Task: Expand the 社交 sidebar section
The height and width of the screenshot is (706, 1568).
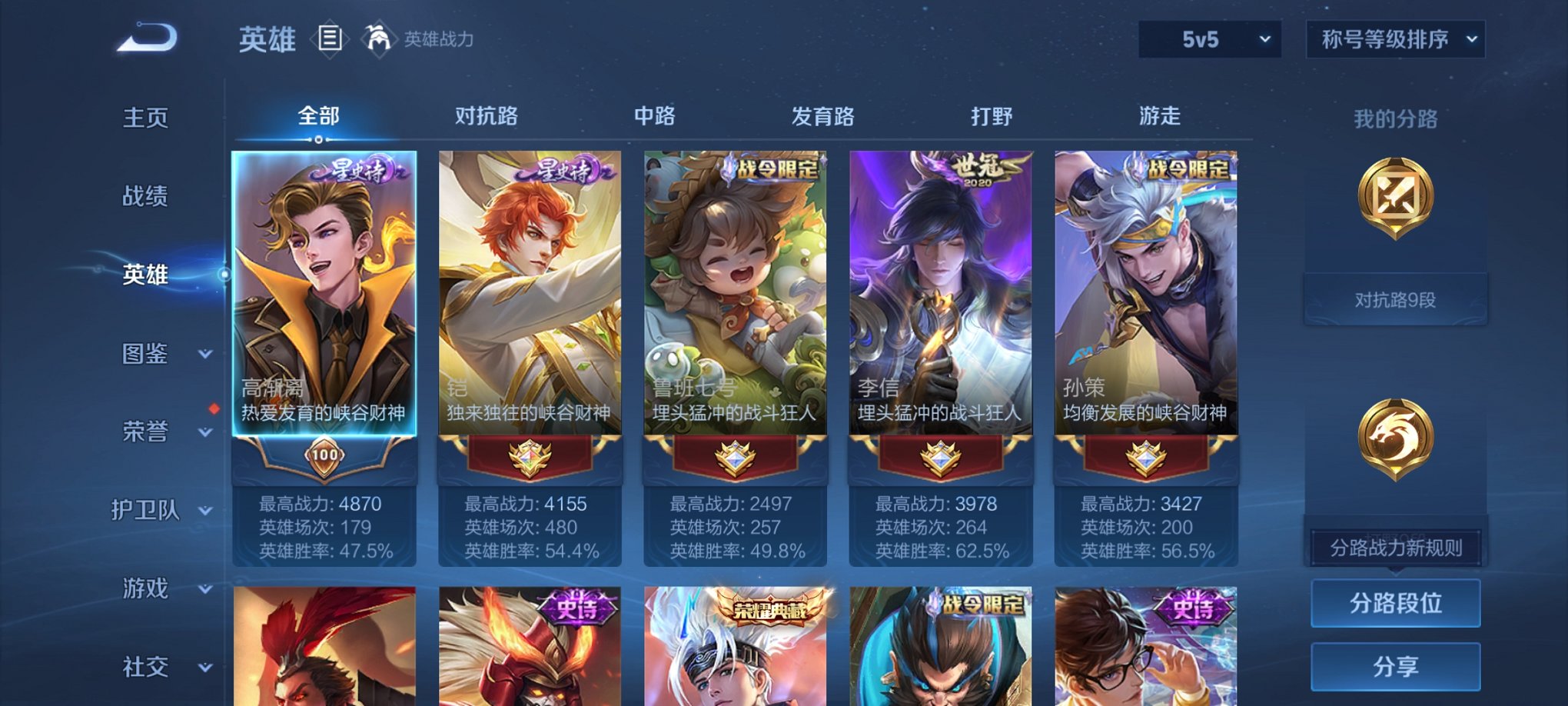Action: pyautogui.click(x=146, y=666)
